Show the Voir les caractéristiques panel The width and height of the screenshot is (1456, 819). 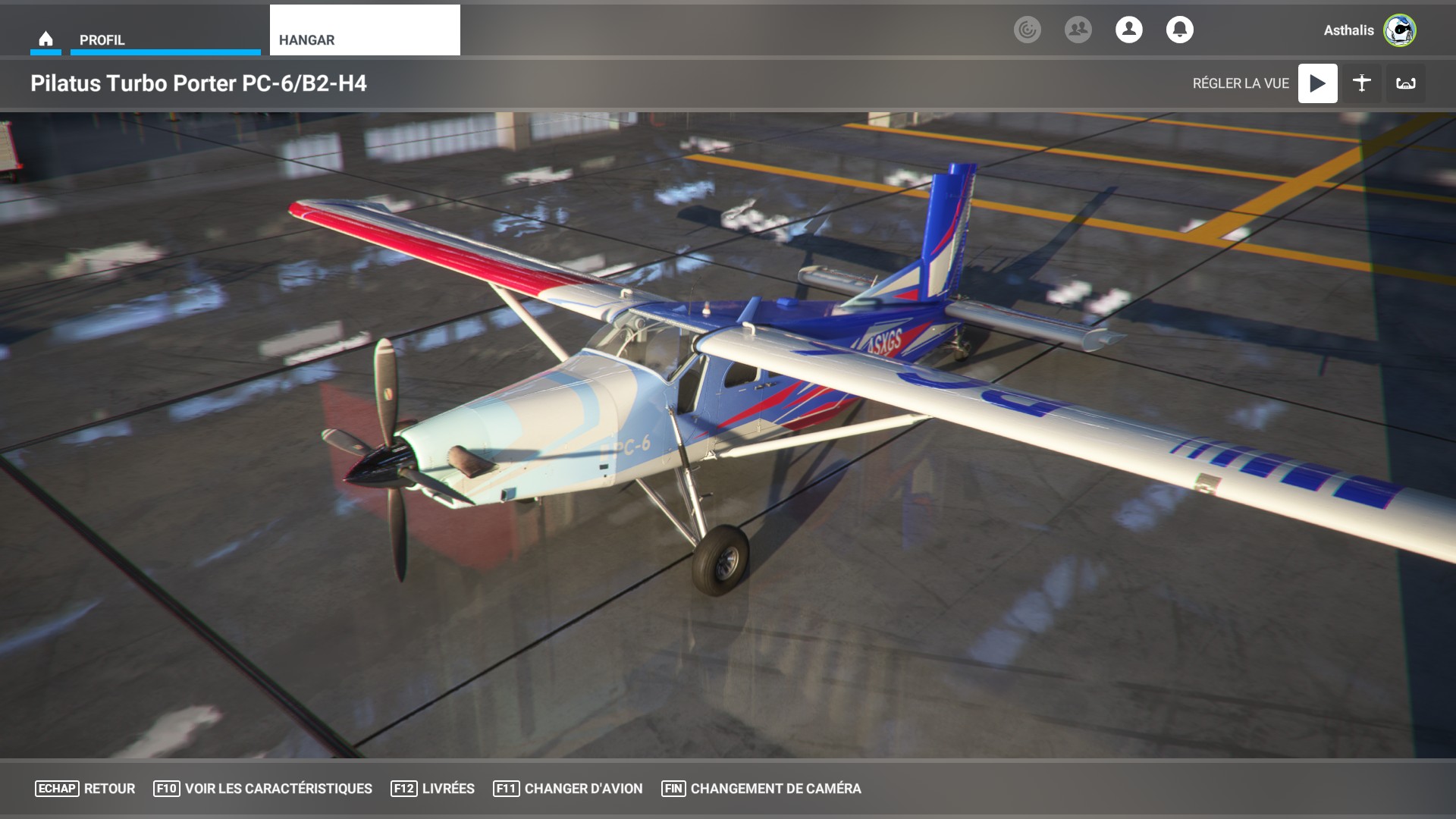coord(262,789)
